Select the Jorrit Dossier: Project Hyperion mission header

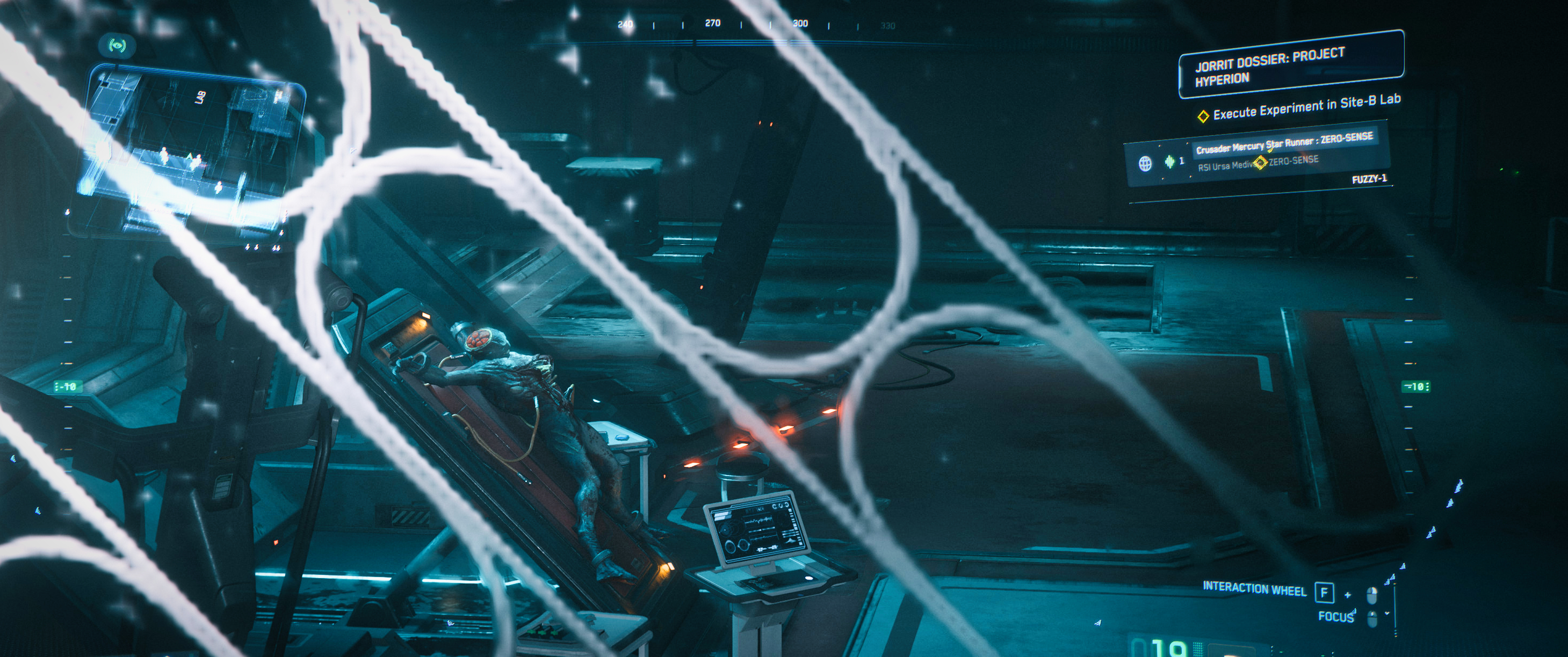pos(1290,65)
